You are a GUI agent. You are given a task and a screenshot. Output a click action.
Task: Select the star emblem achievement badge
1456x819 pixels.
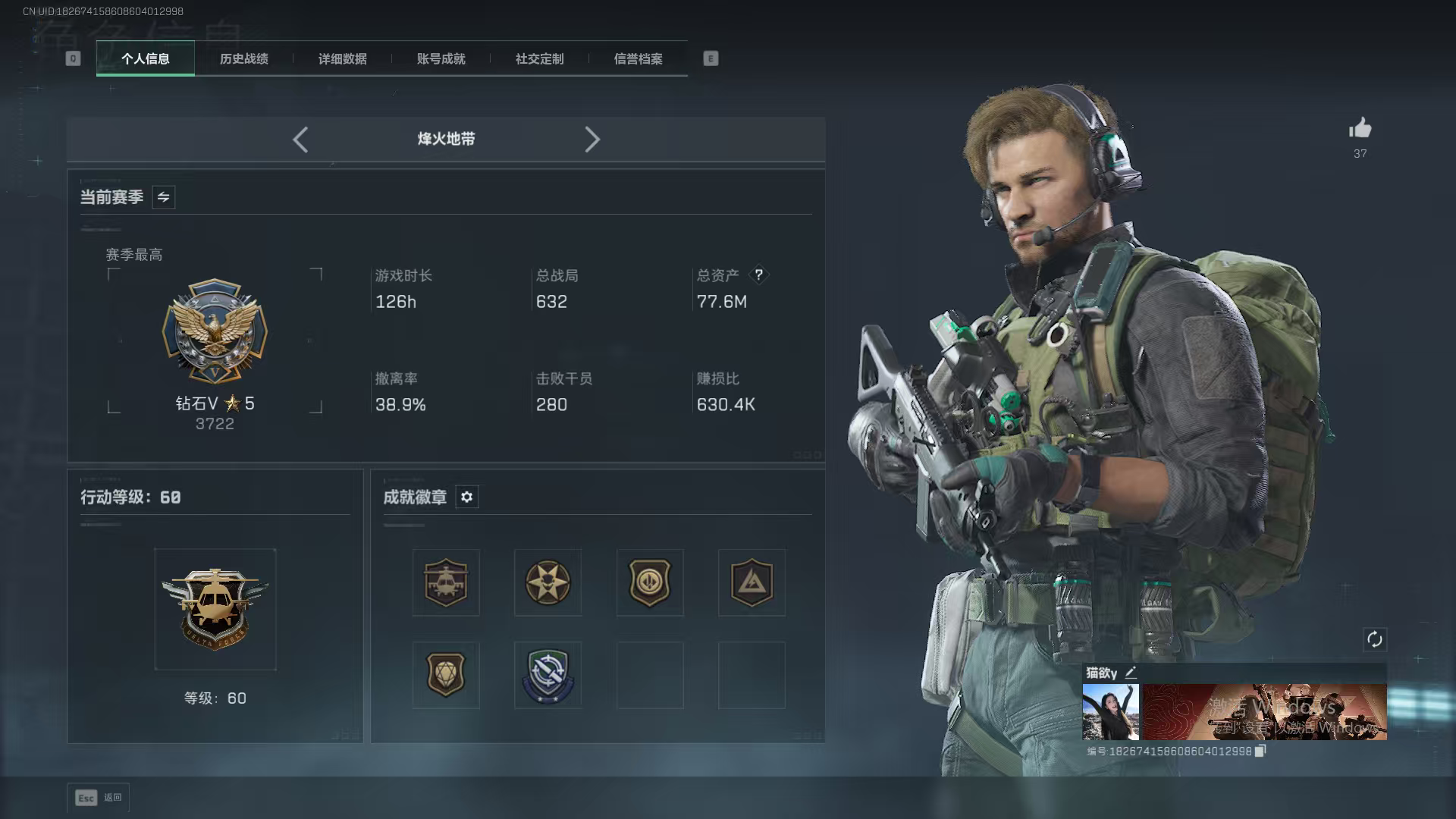548,582
